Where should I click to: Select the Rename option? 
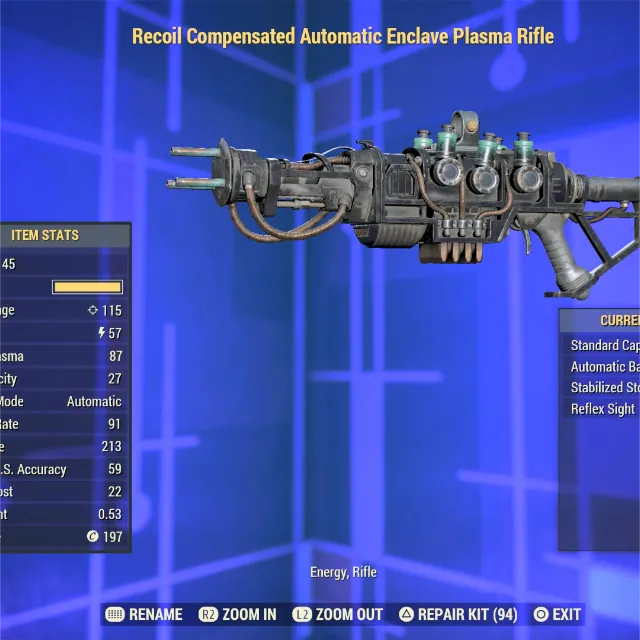pyautogui.click(x=144, y=614)
